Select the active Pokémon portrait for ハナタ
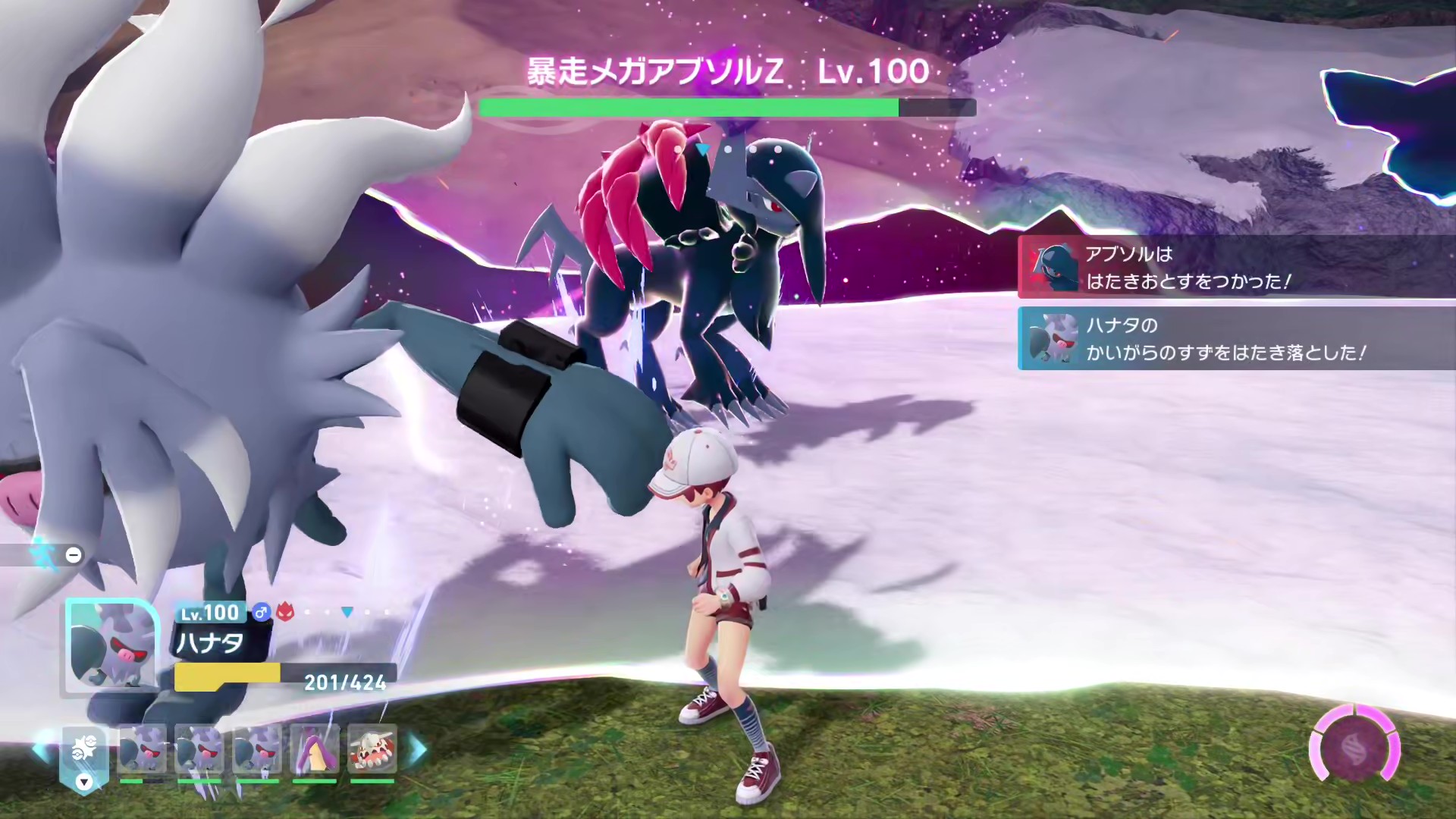This screenshot has height=819, width=1456. [111, 647]
